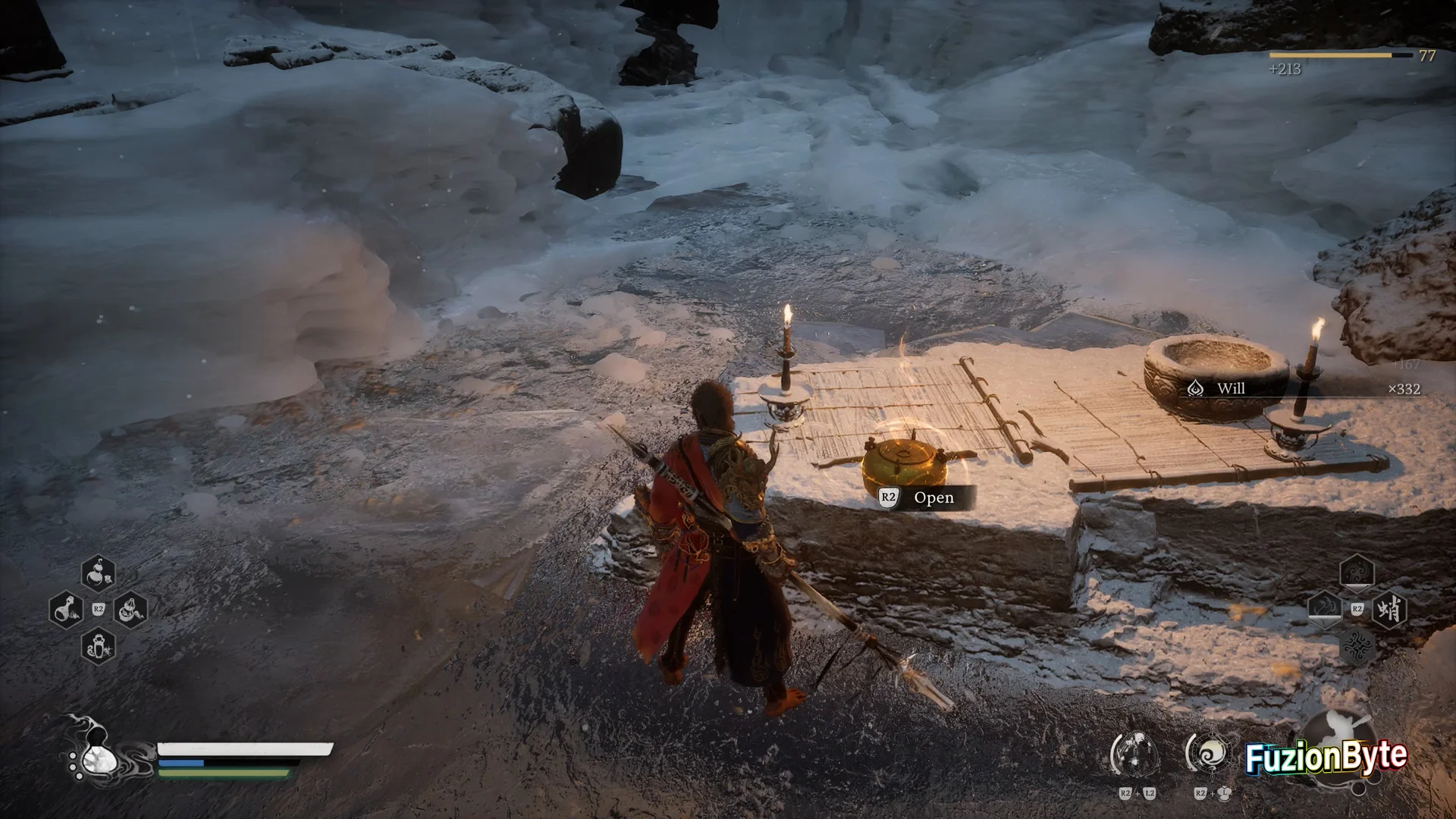Choose the gourd with leaf item slot
Viewport: 1456px width, 819px height.
coord(130,609)
